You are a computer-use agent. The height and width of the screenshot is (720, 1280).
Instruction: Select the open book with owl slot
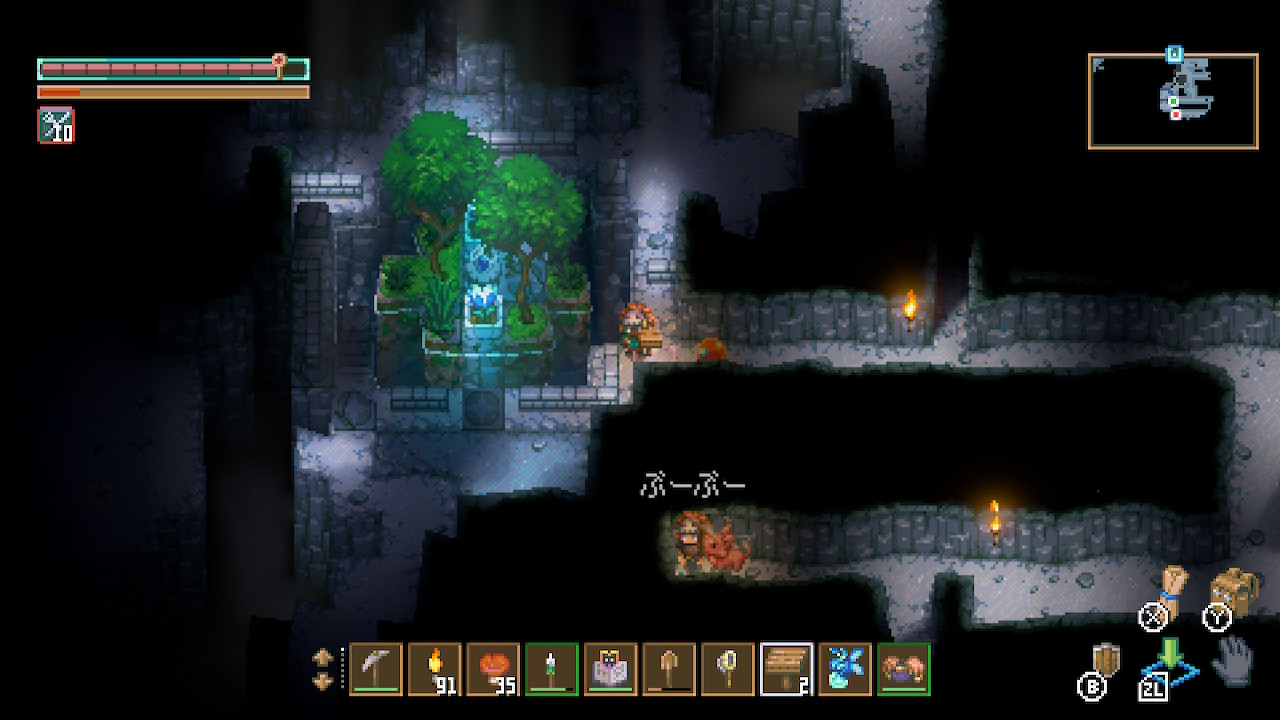(x=610, y=668)
